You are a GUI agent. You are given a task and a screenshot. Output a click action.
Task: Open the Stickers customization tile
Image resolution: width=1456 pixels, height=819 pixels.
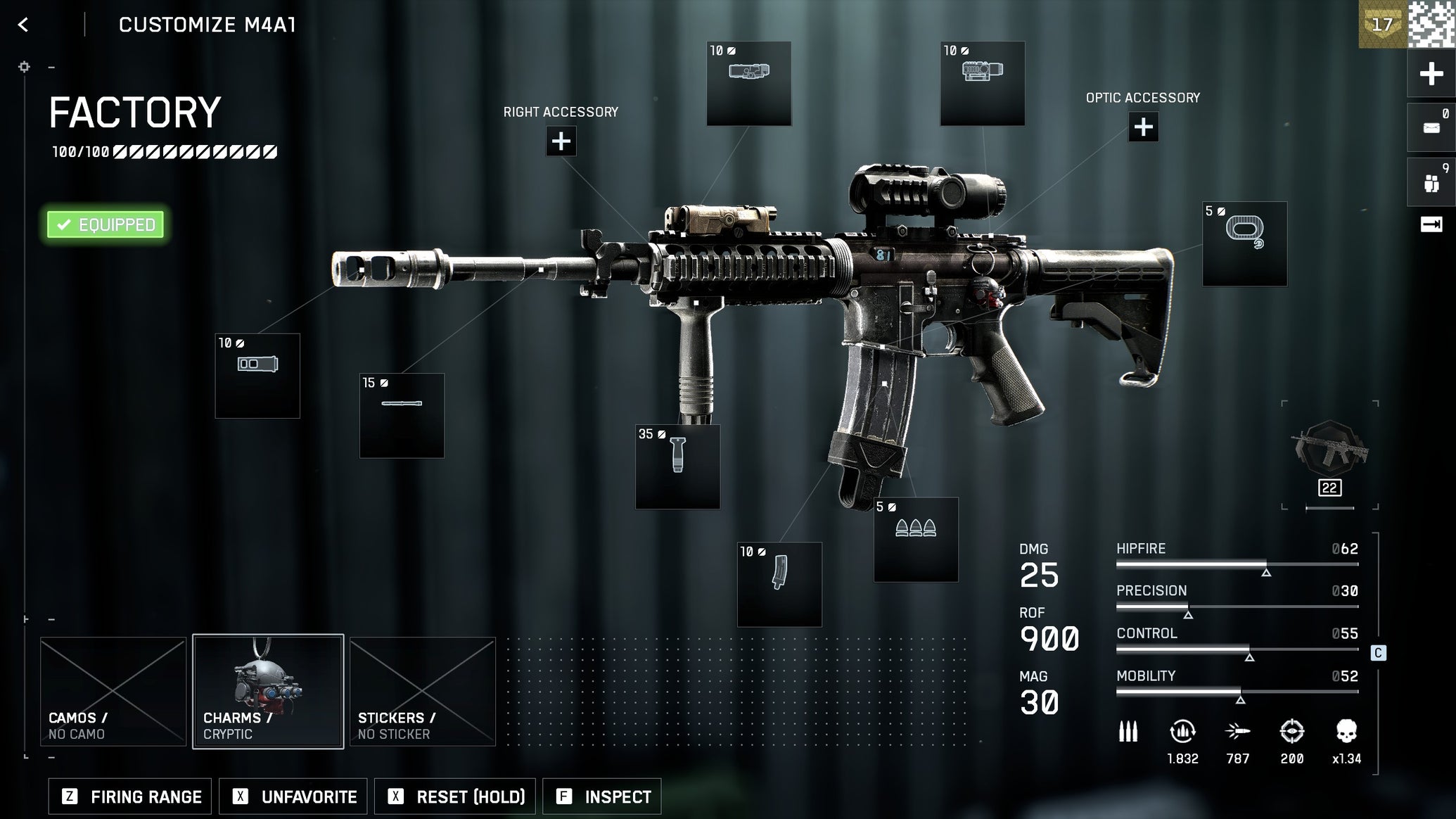click(423, 691)
